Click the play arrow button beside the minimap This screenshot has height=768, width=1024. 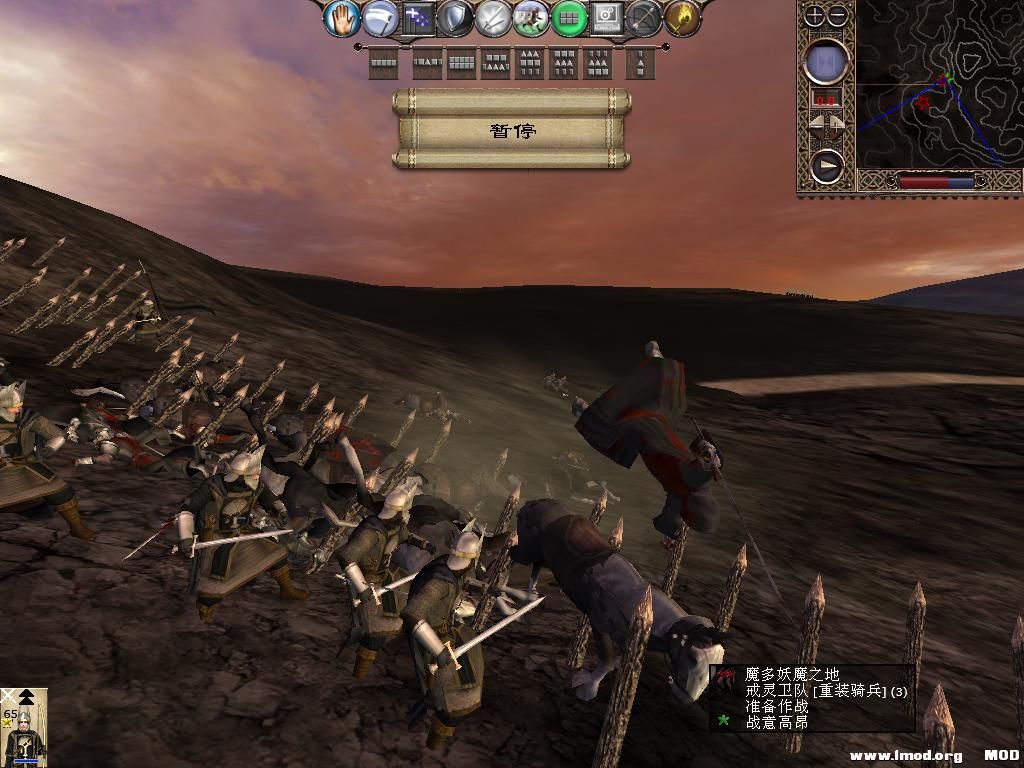pyautogui.click(x=827, y=166)
